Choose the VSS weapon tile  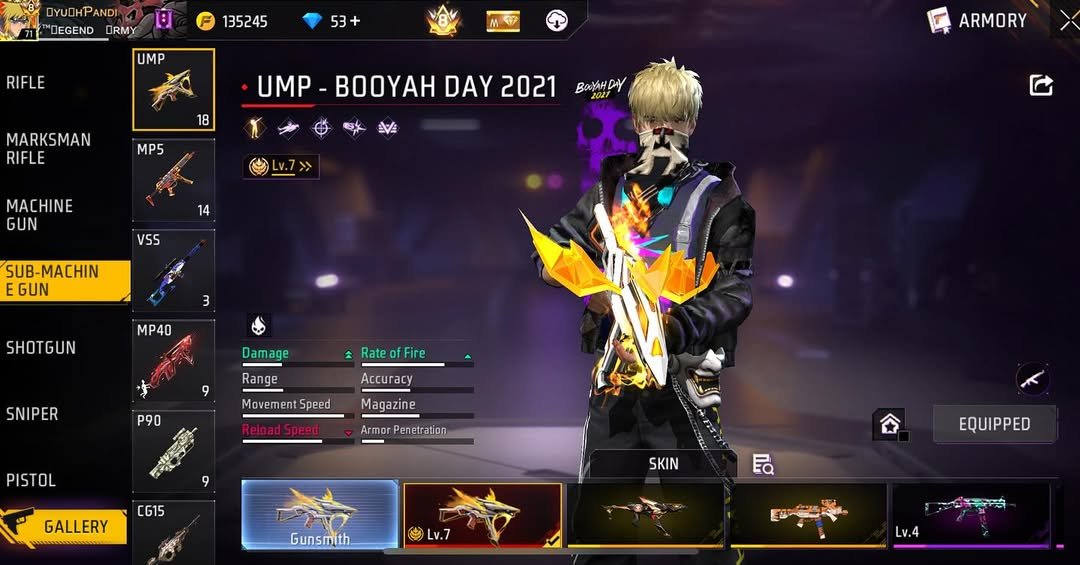[x=173, y=270]
